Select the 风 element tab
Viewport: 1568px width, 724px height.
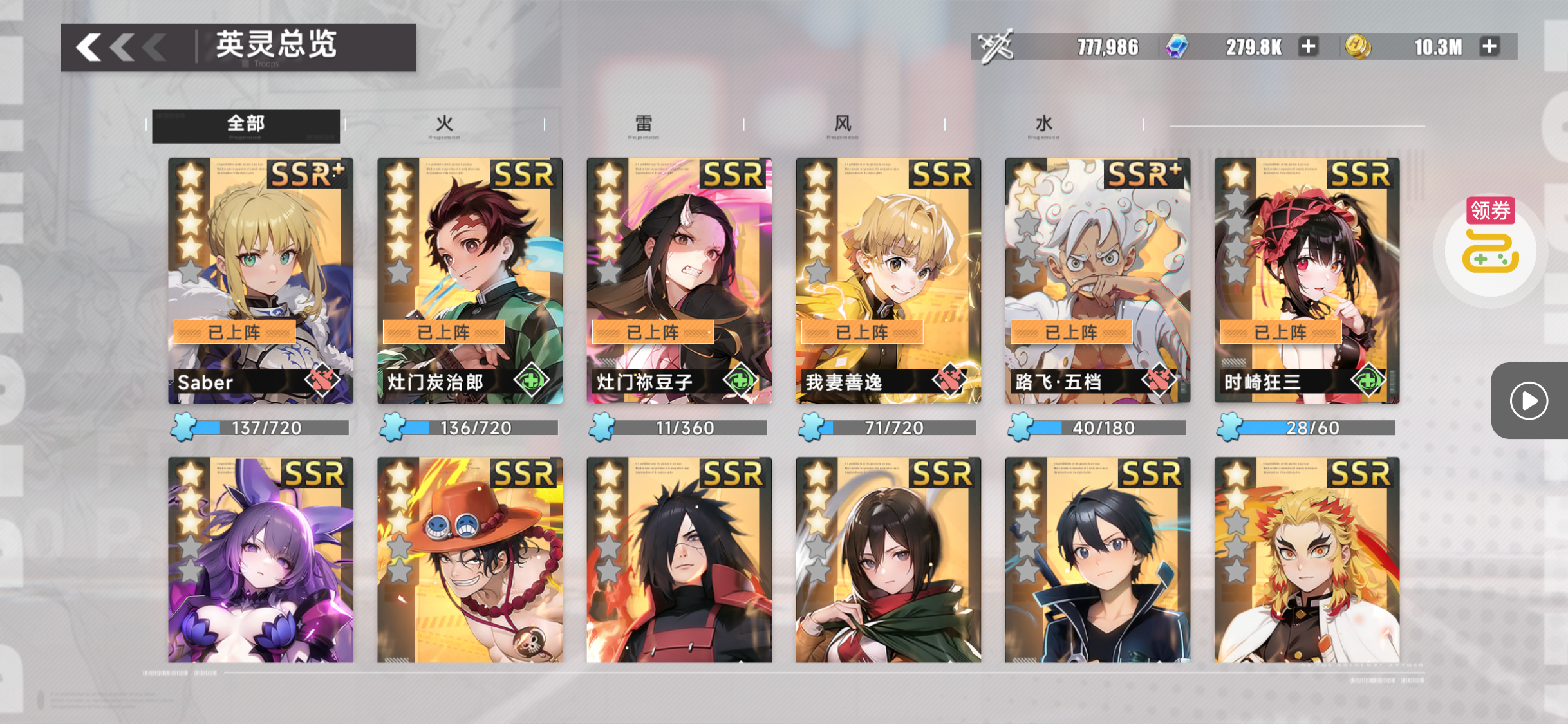pyautogui.click(x=843, y=125)
